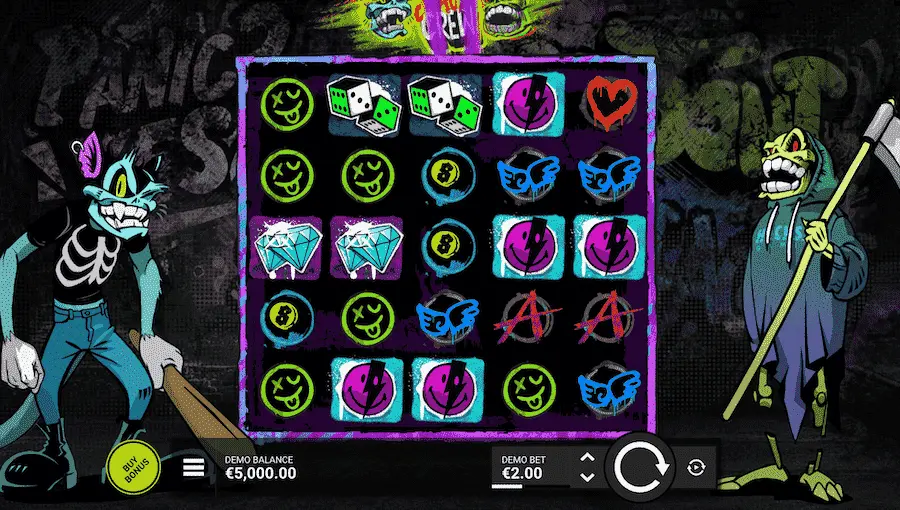Open the autoplay options
Image resolution: width=900 pixels, height=510 pixels.
point(697,467)
